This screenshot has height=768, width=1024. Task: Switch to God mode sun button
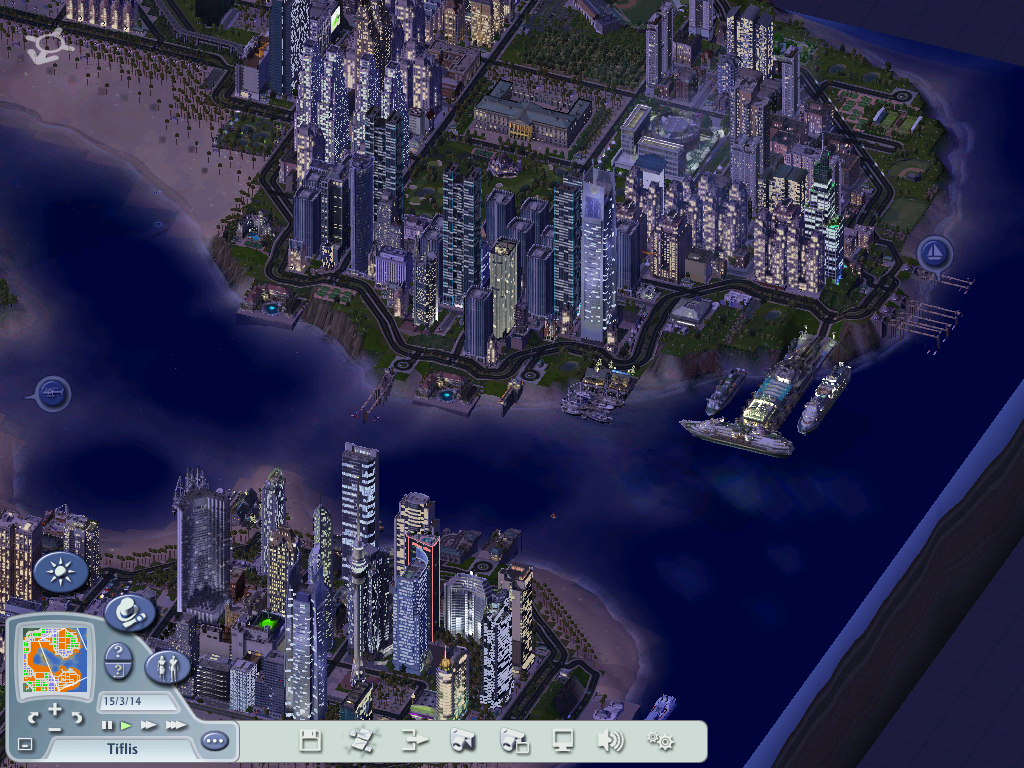pos(61,572)
